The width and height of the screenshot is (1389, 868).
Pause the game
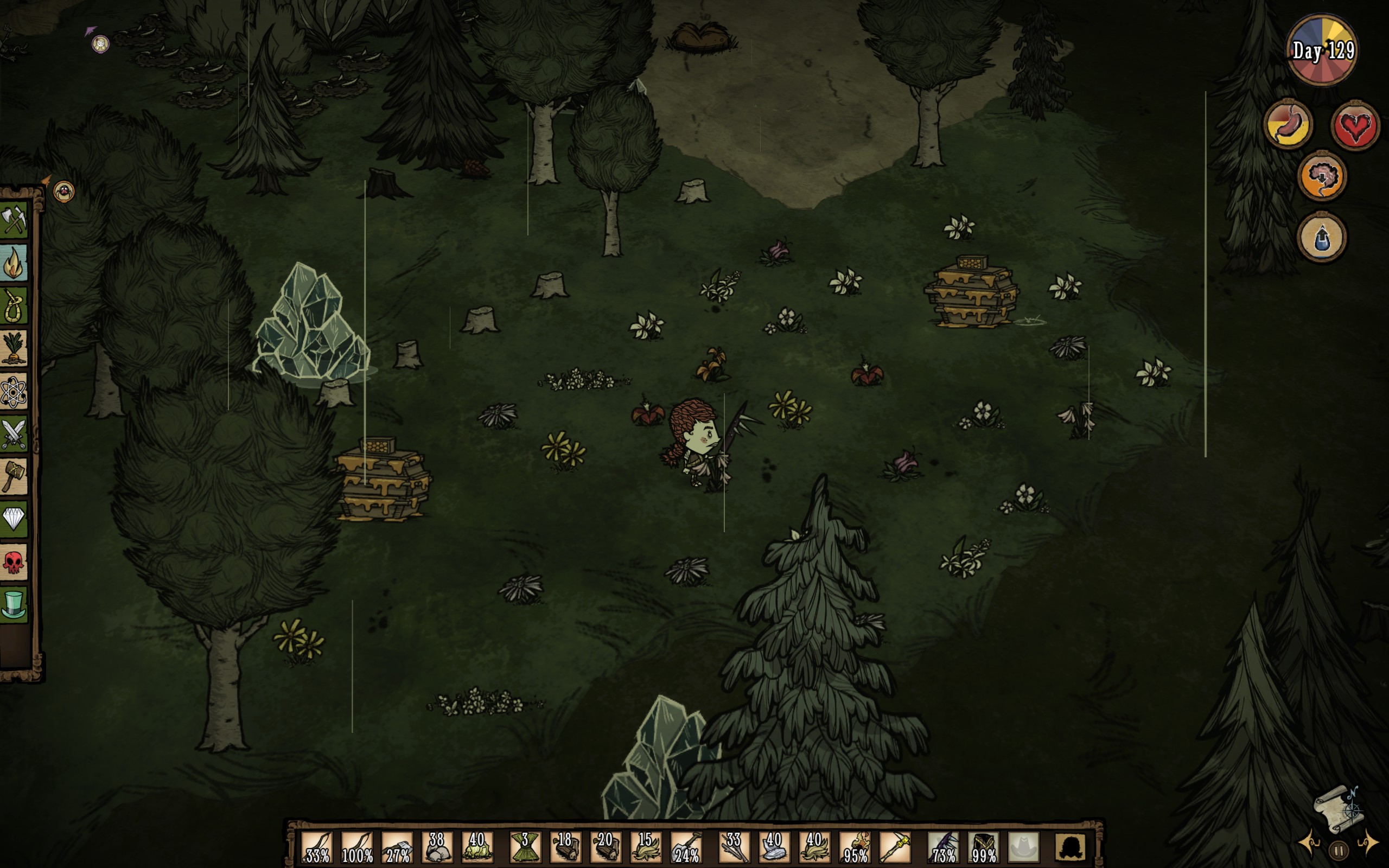click(1339, 849)
